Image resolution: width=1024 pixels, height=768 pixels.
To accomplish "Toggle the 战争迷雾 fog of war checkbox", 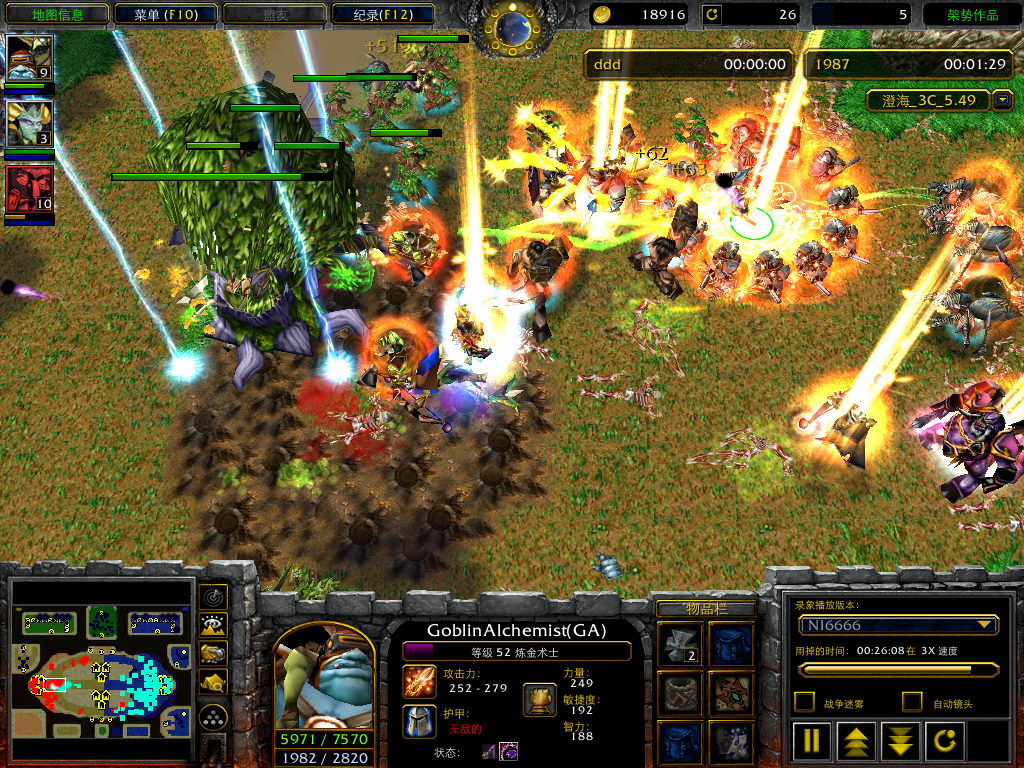I will [x=803, y=702].
